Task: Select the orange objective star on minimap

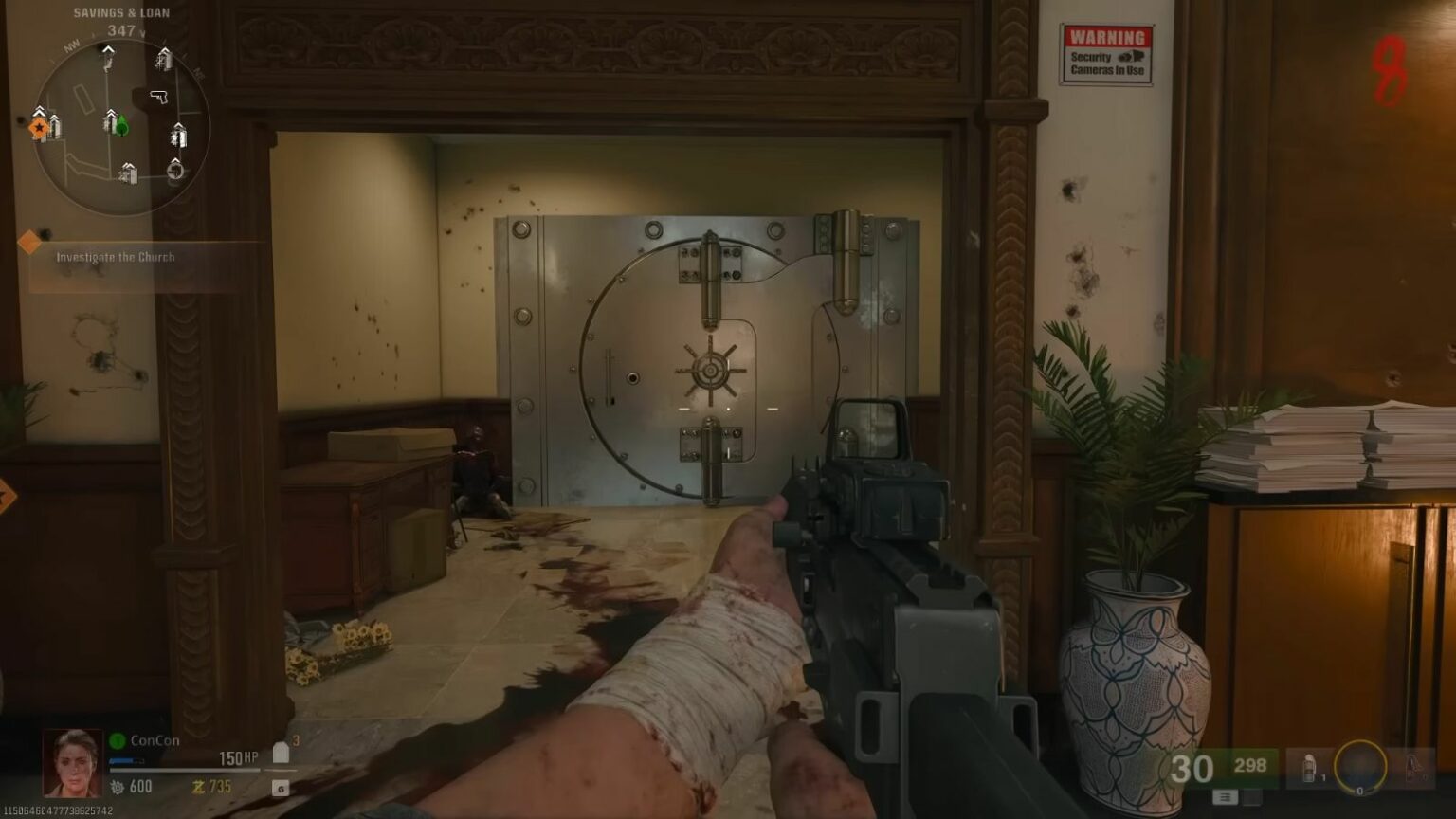Action: tap(40, 127)
